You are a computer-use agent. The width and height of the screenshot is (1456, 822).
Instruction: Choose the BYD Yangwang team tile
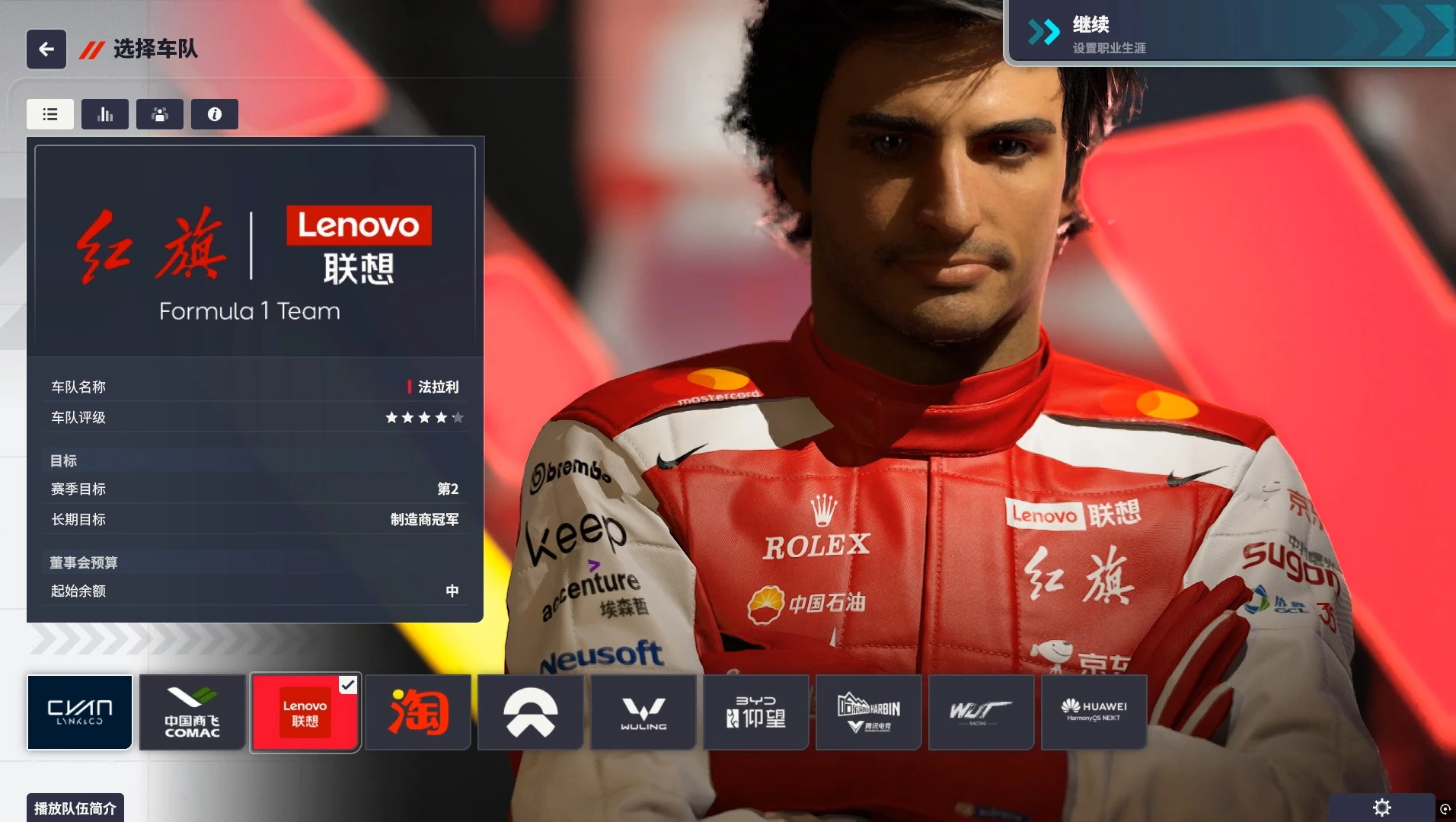click(756, 712)
